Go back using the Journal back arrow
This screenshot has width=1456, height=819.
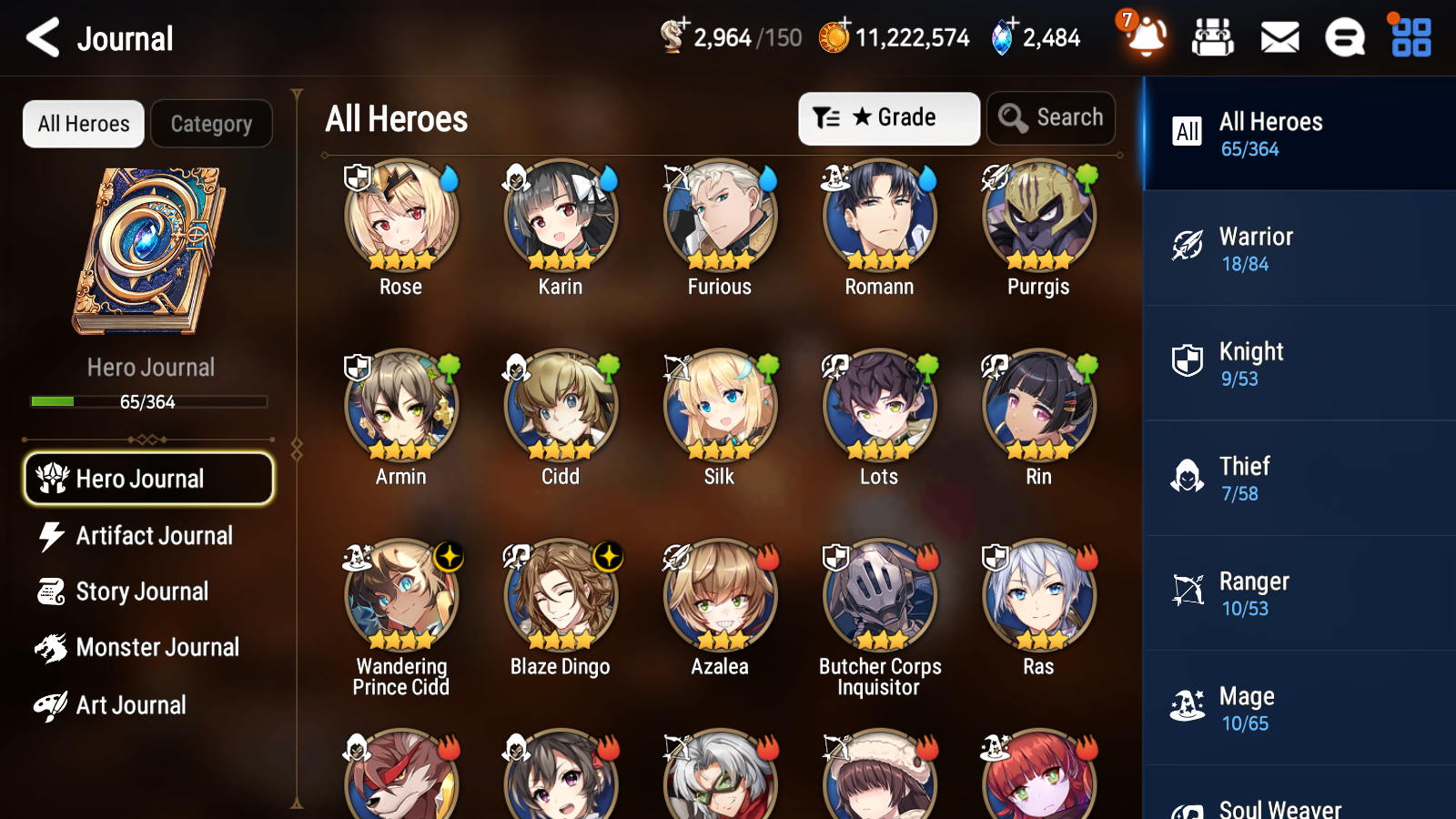40,37
